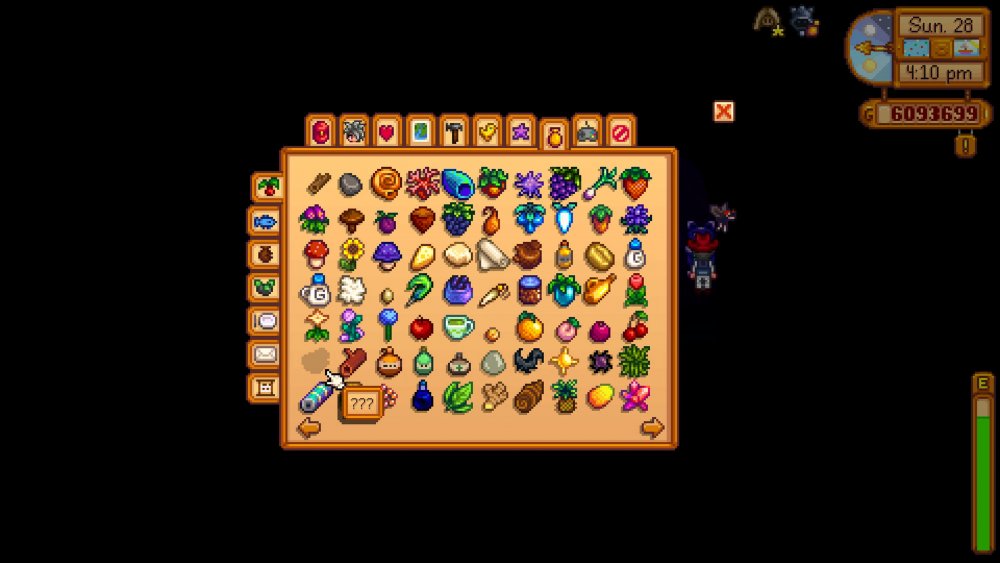Select the sunflower item

[x=351, y=254]
